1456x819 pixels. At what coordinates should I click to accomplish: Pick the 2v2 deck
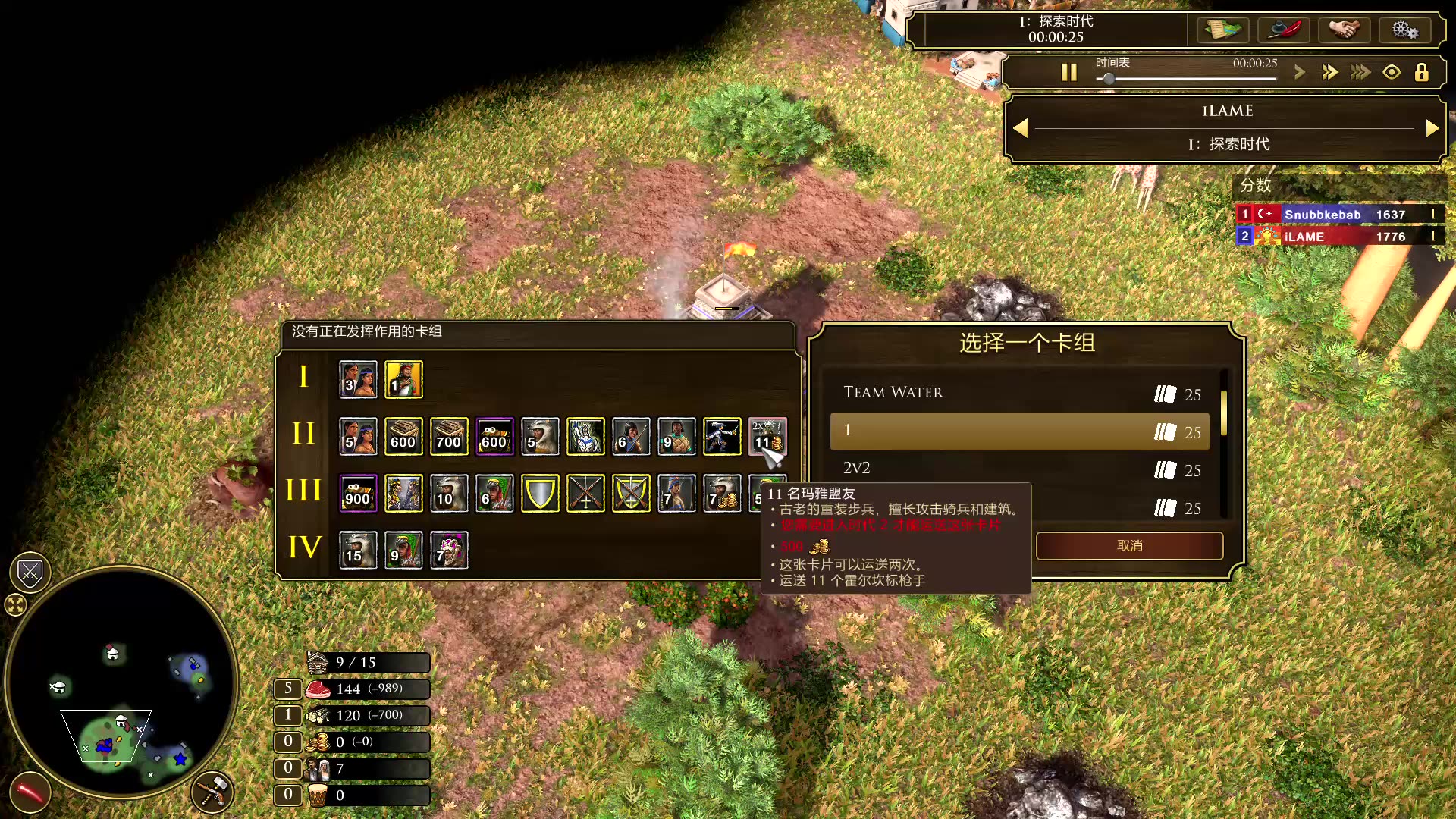1018,469
